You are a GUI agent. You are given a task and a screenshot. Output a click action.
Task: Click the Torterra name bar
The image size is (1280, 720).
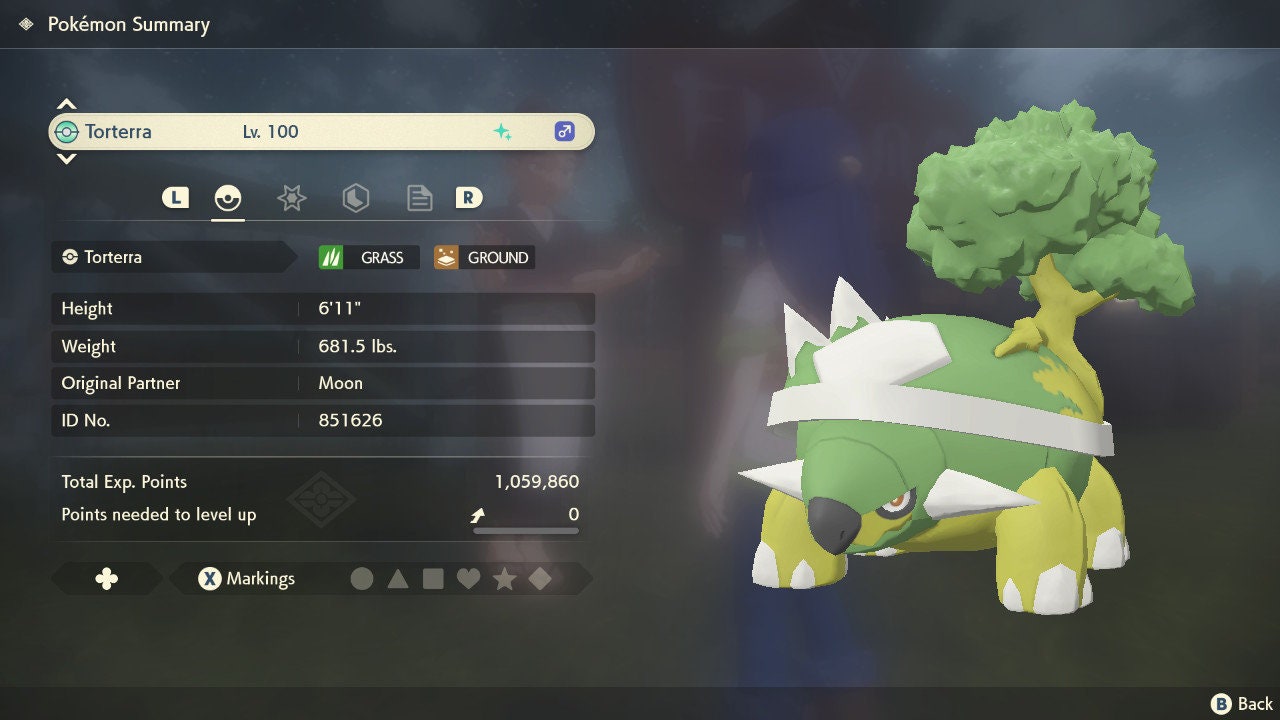[320, 132]
